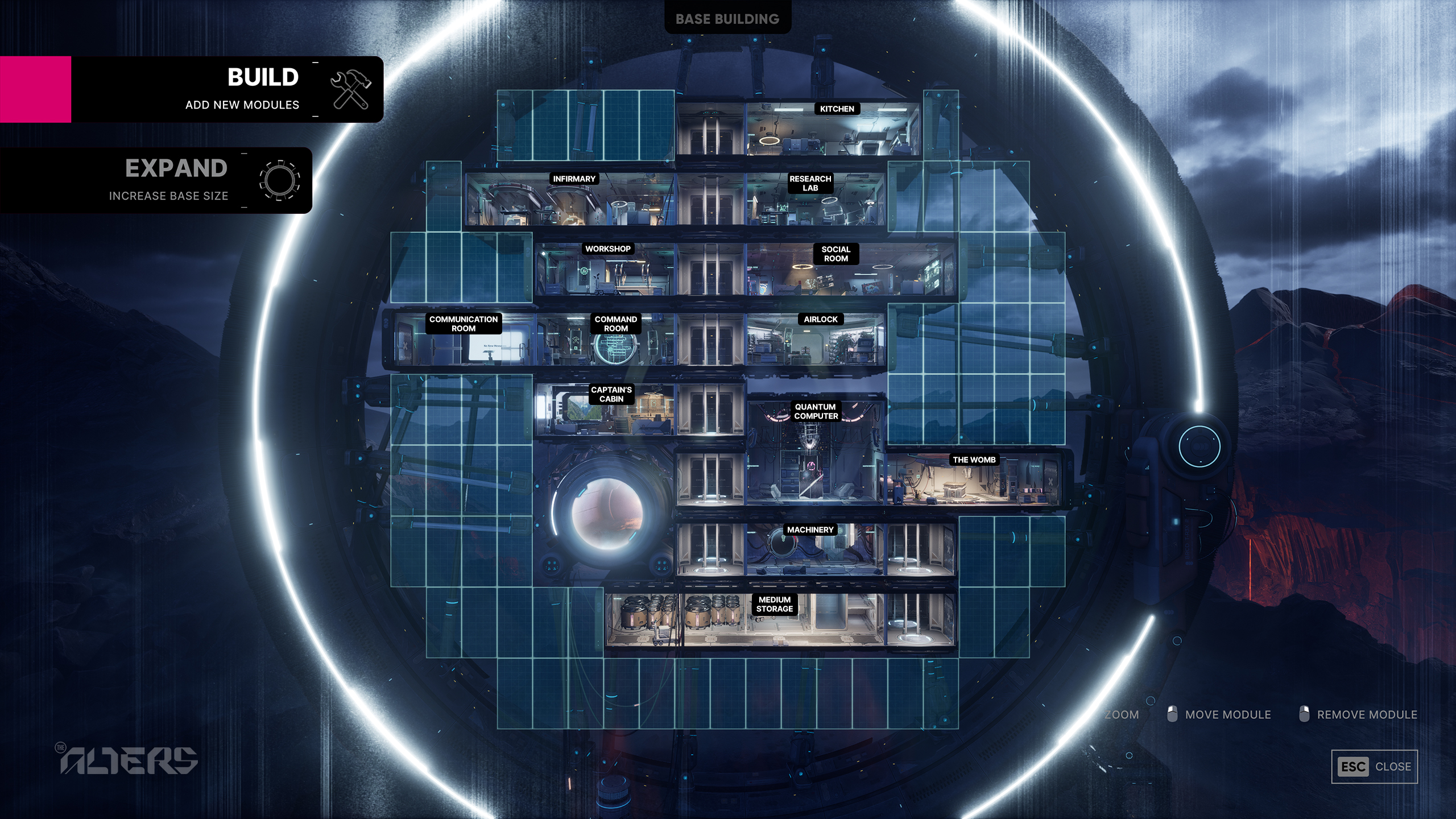Click the Communication Room label

click(x=465, y=323)
